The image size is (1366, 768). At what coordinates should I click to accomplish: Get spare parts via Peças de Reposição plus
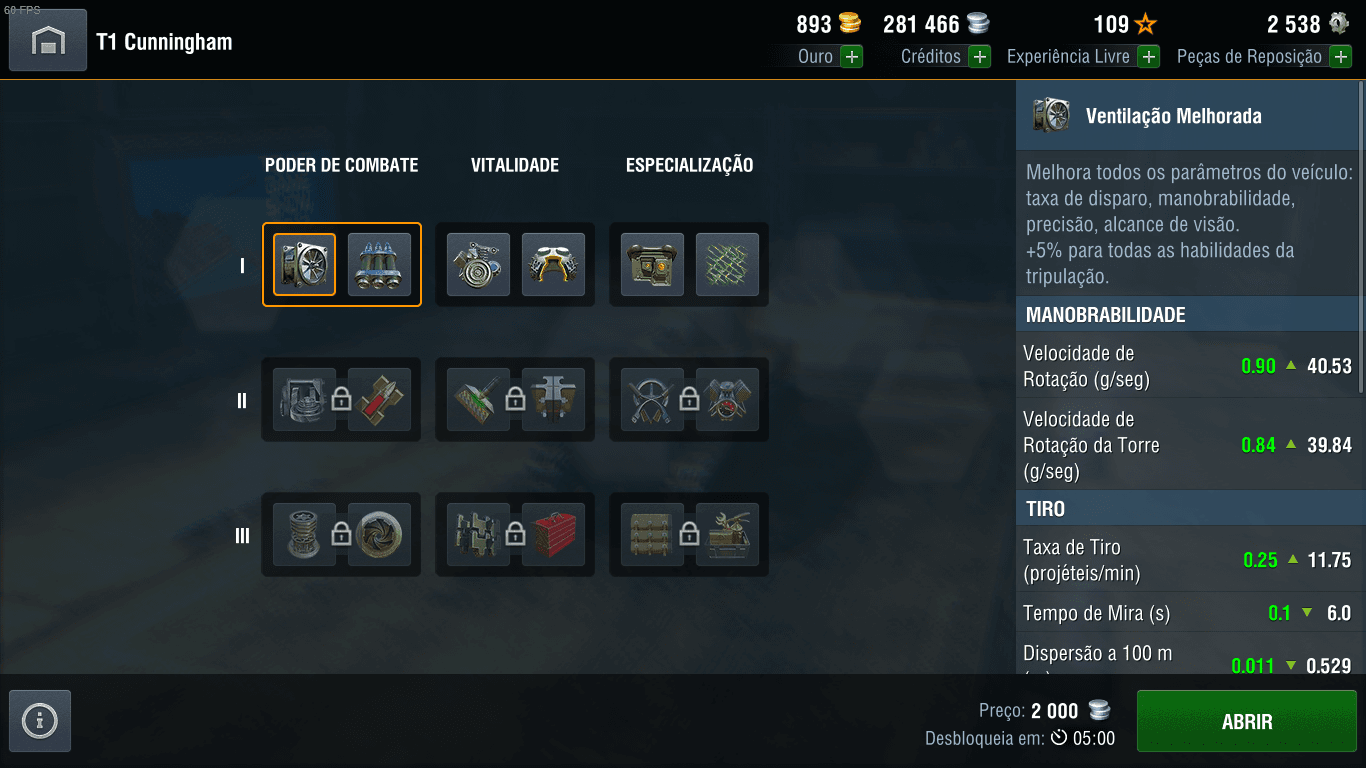click(1340, 57)
